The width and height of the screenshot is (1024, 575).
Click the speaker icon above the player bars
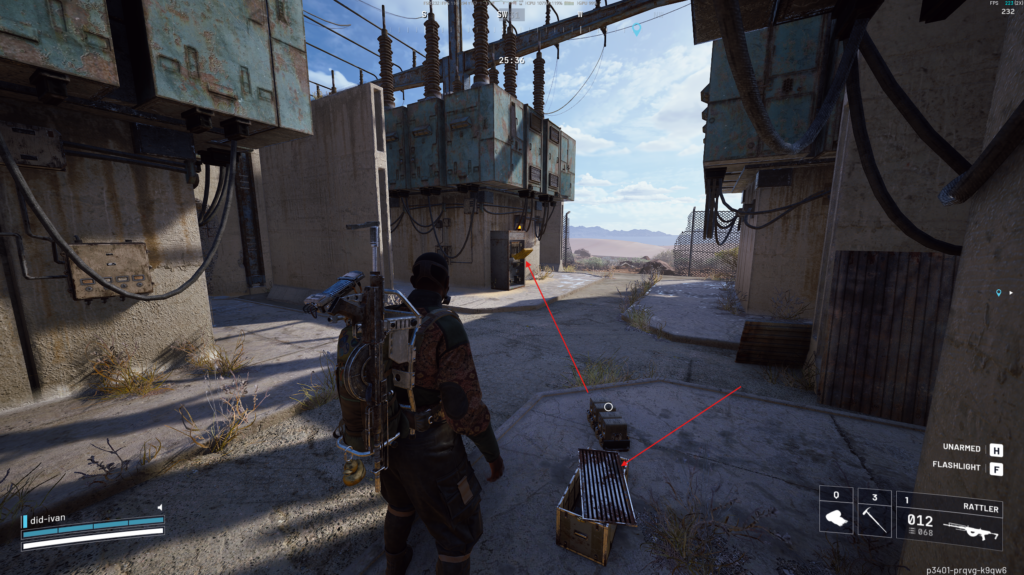(x=158, y=507)
